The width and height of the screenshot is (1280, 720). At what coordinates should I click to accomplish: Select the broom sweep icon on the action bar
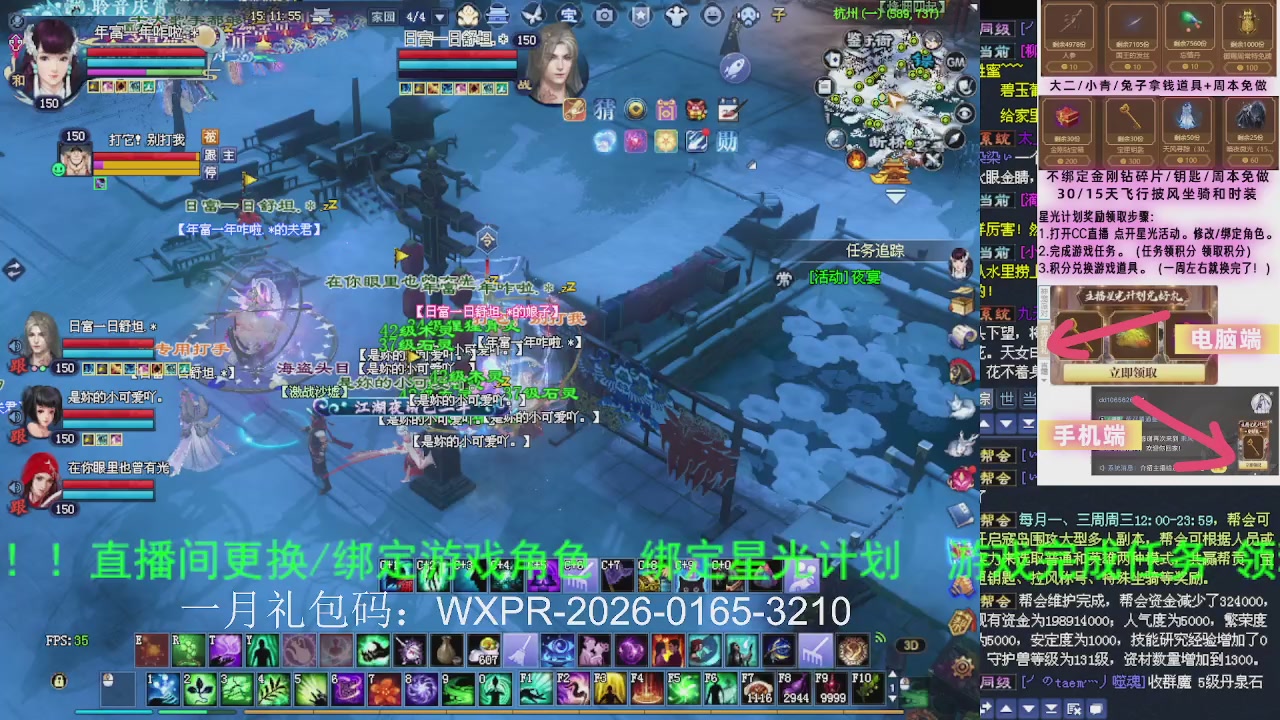521,650
